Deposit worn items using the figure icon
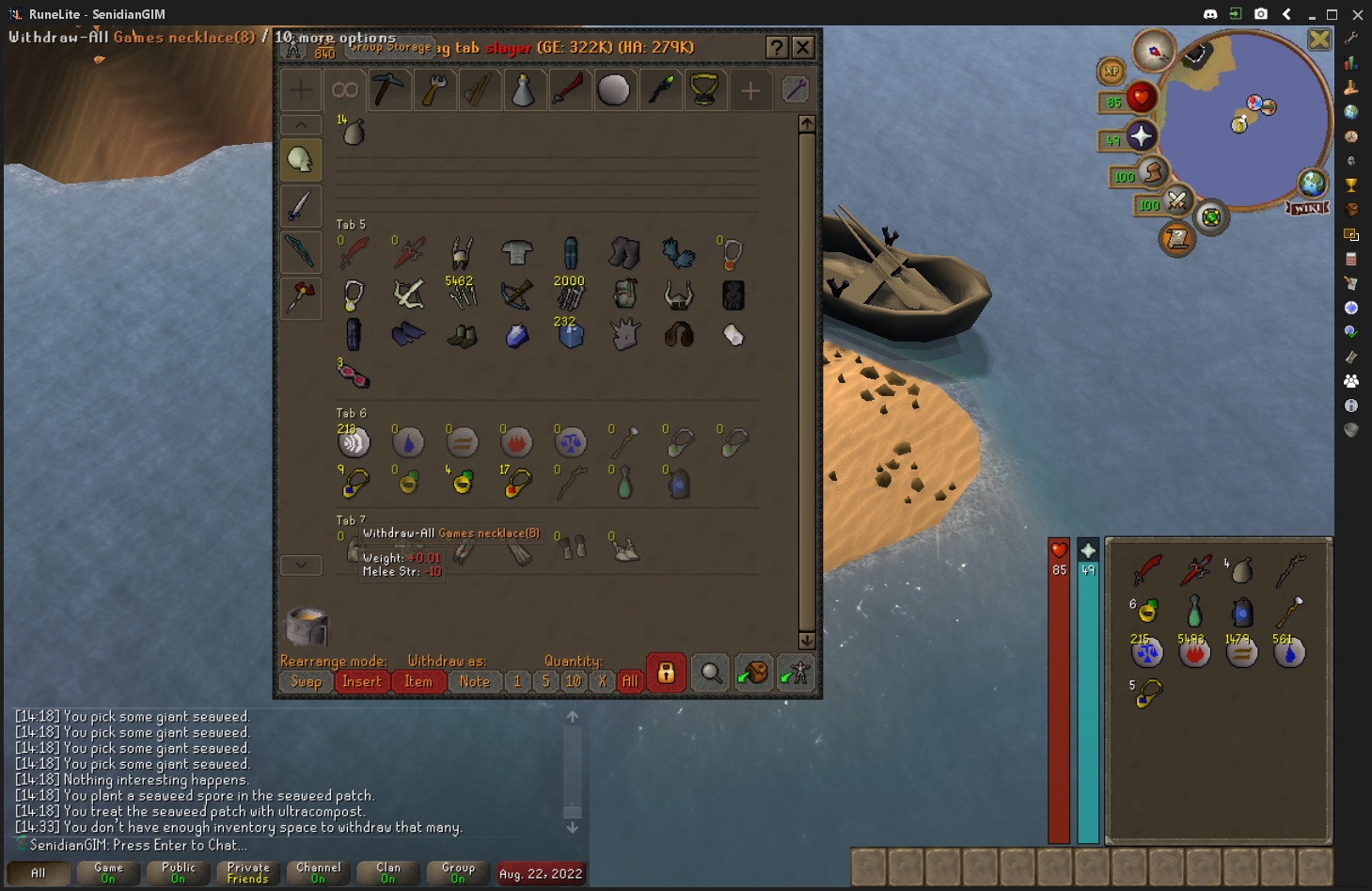This screenshot has width=1372, height=891. coord(796,673)
